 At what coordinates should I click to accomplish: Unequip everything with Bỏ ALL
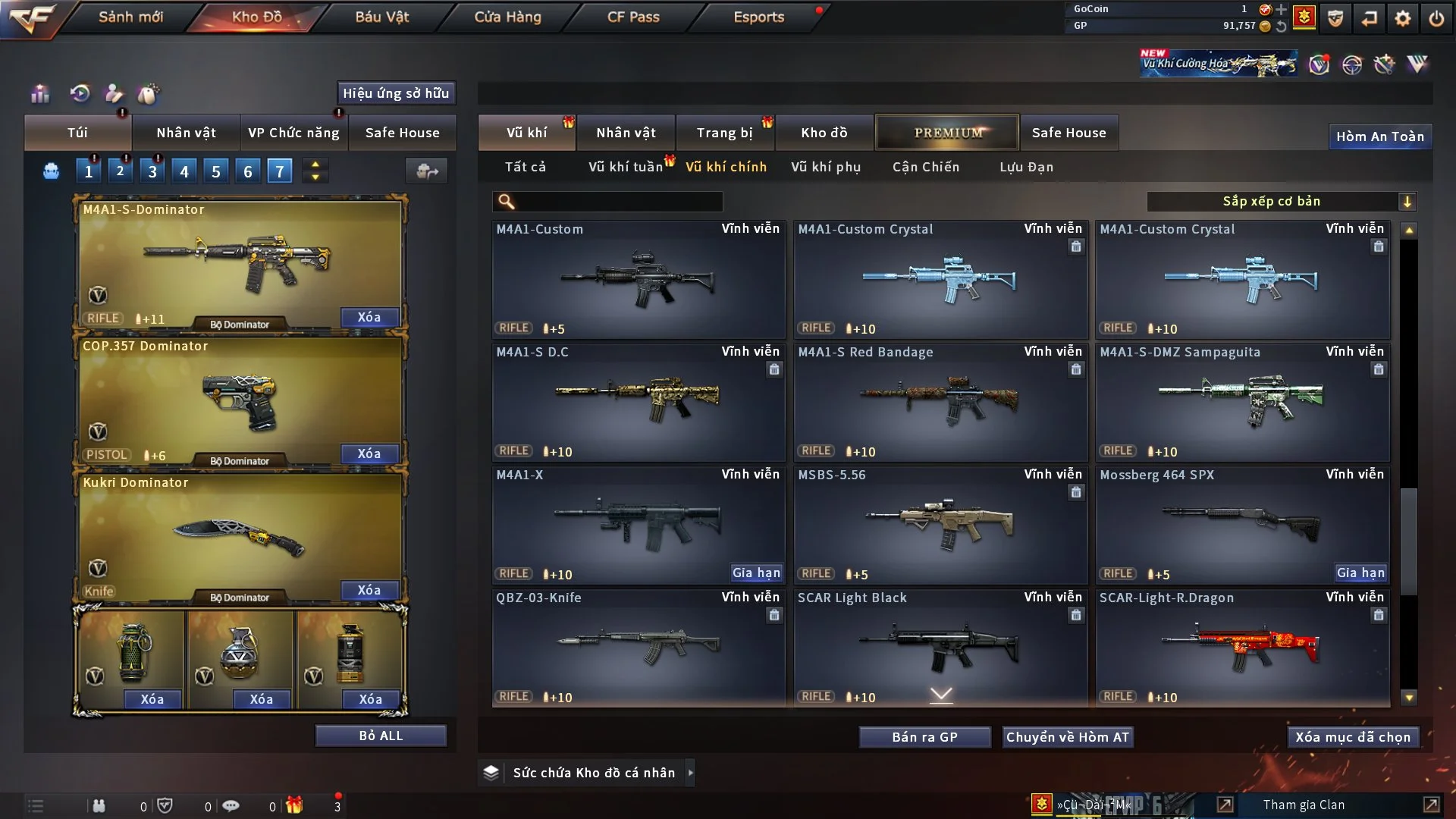[x=381, y=736]
